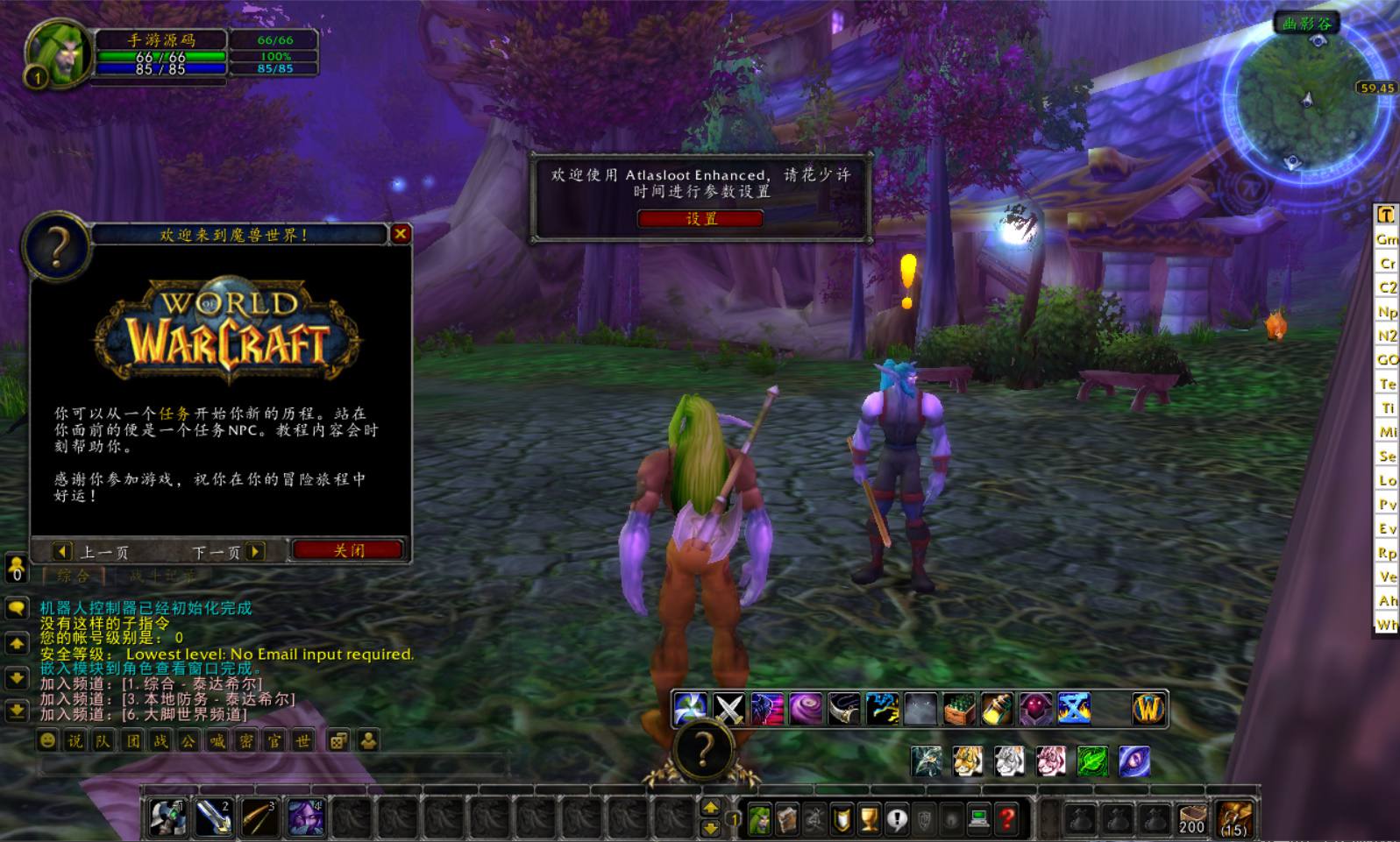Click 关闭 to dismiss the welcome window
Screen dimensions: 1400x842
coord(350,549)
